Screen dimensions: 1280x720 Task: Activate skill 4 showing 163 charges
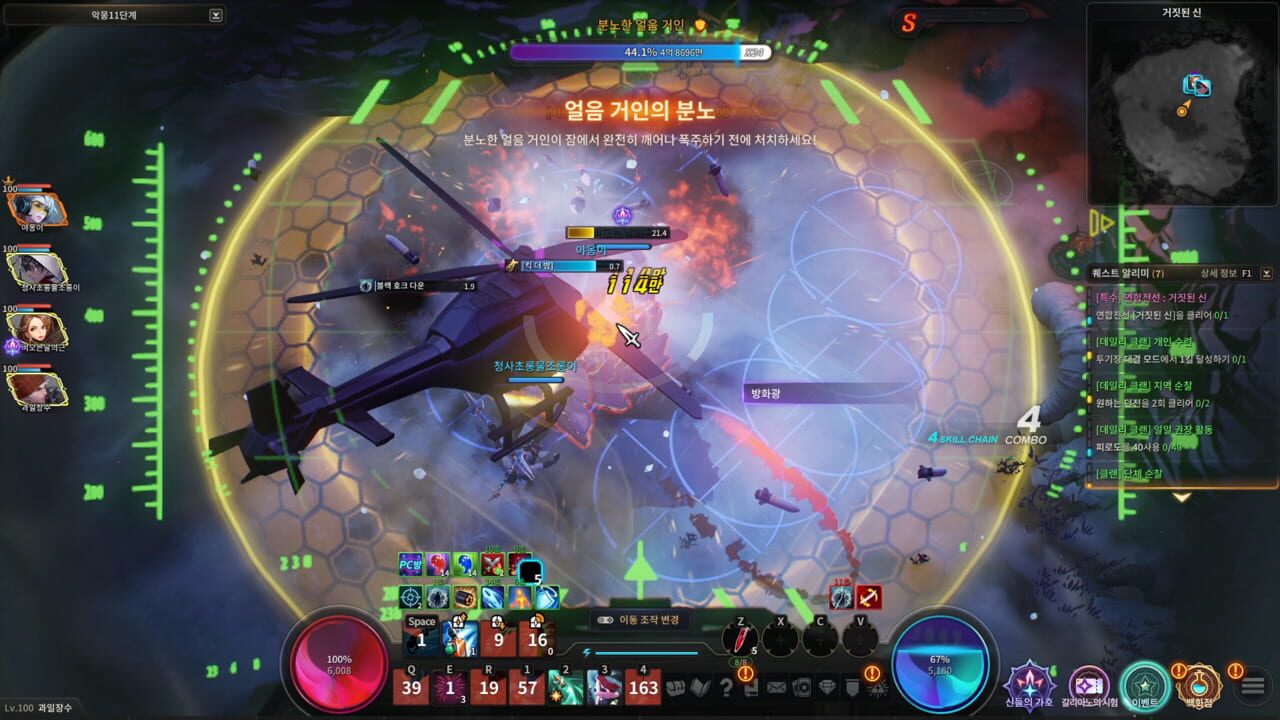click(x=643, y=688)
